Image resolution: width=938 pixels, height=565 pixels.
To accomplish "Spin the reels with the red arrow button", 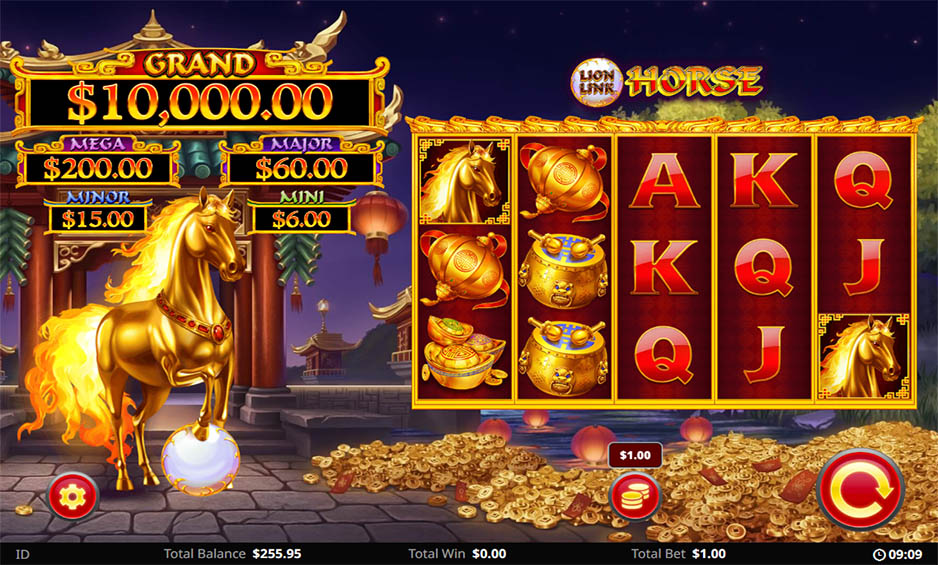I will [x=860, y=489].
